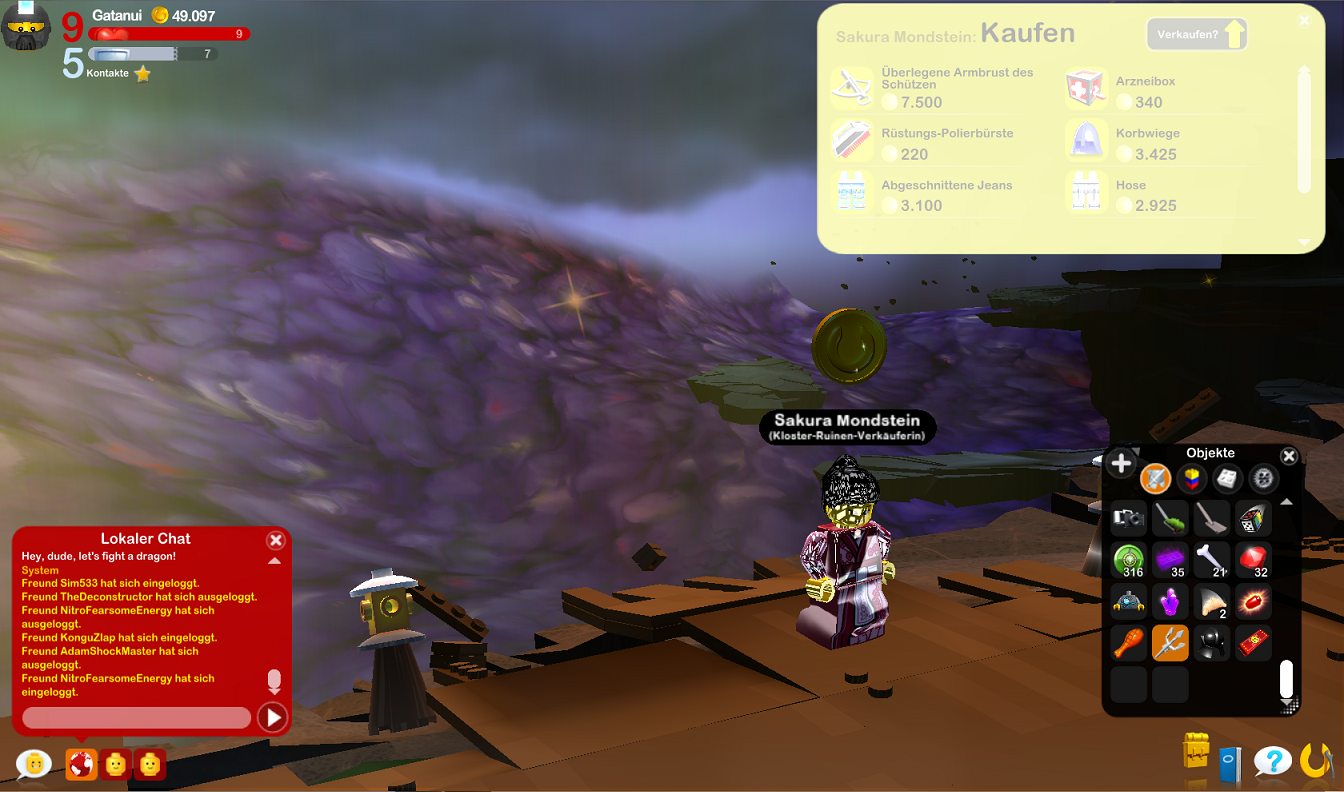Click the Verkaufen? button in the shop

click(x=1196, y=33)
